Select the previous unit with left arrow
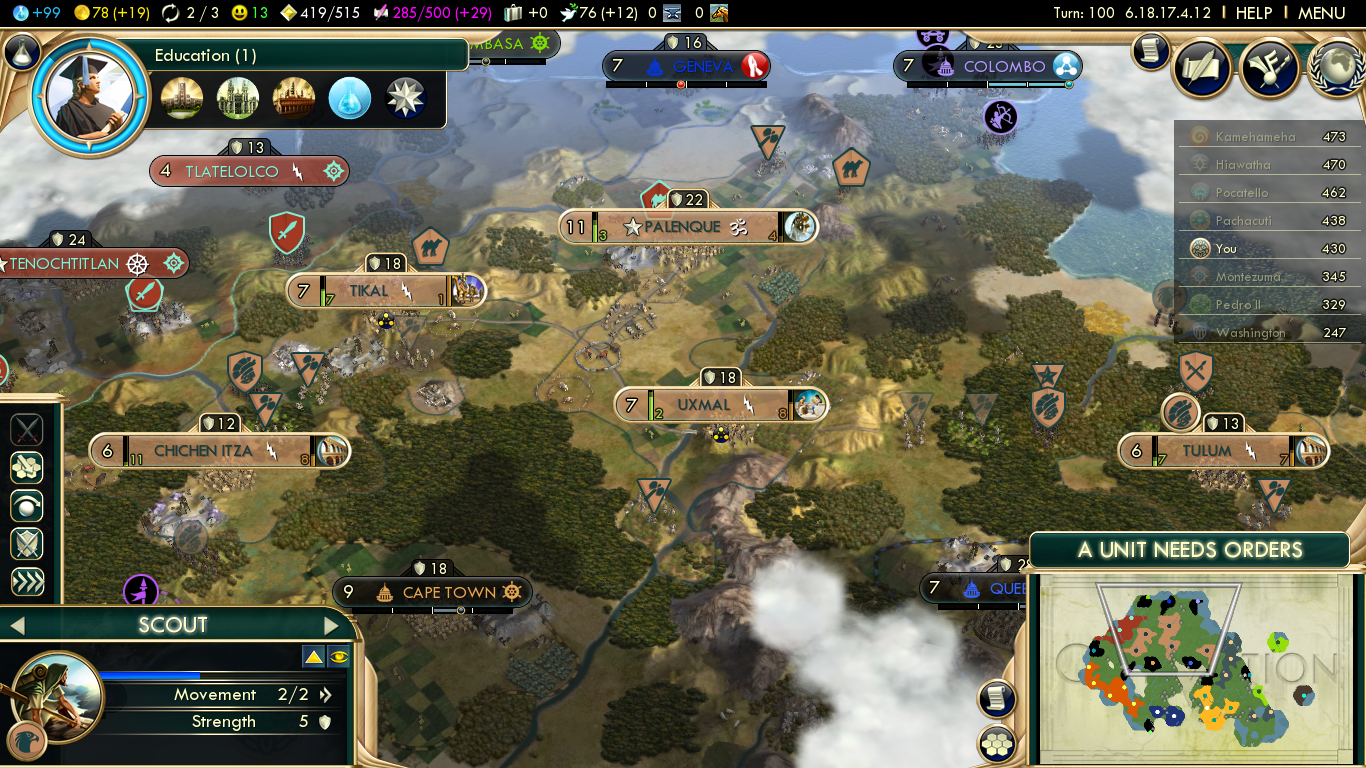 [x=16, y=626]
